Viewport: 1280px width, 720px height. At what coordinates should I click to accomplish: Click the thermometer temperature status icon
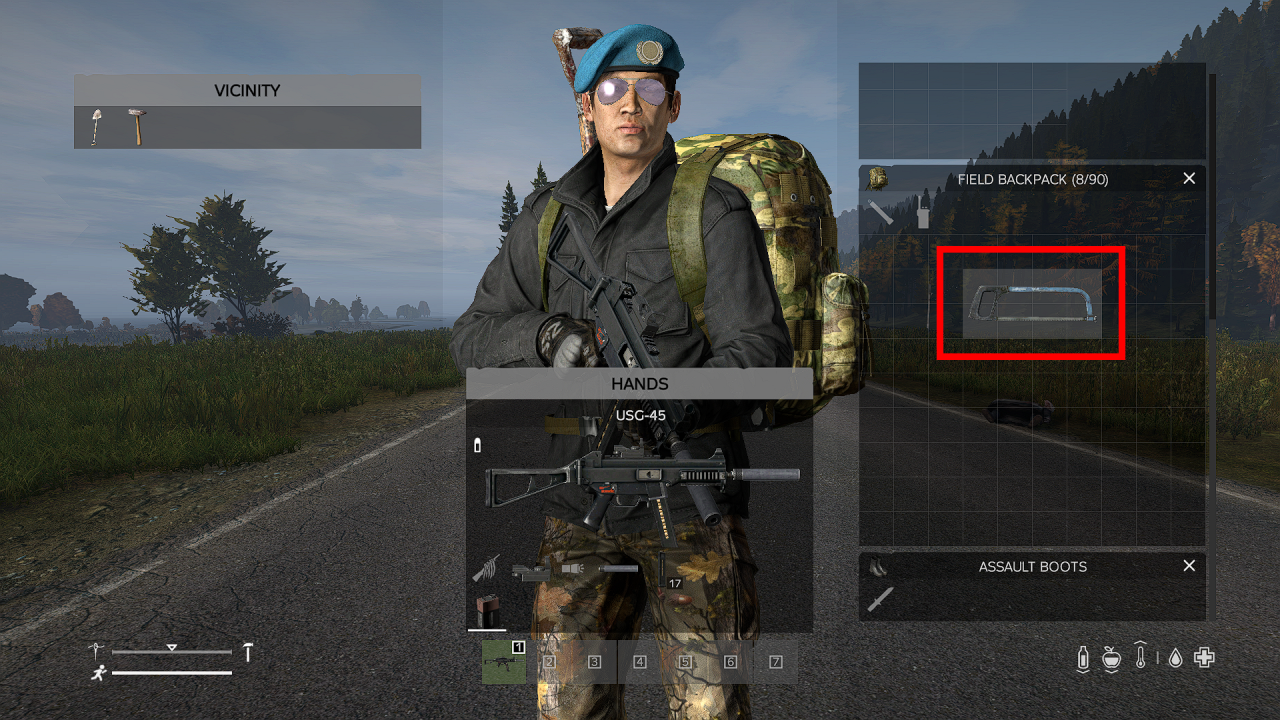tap(1141, 658)
